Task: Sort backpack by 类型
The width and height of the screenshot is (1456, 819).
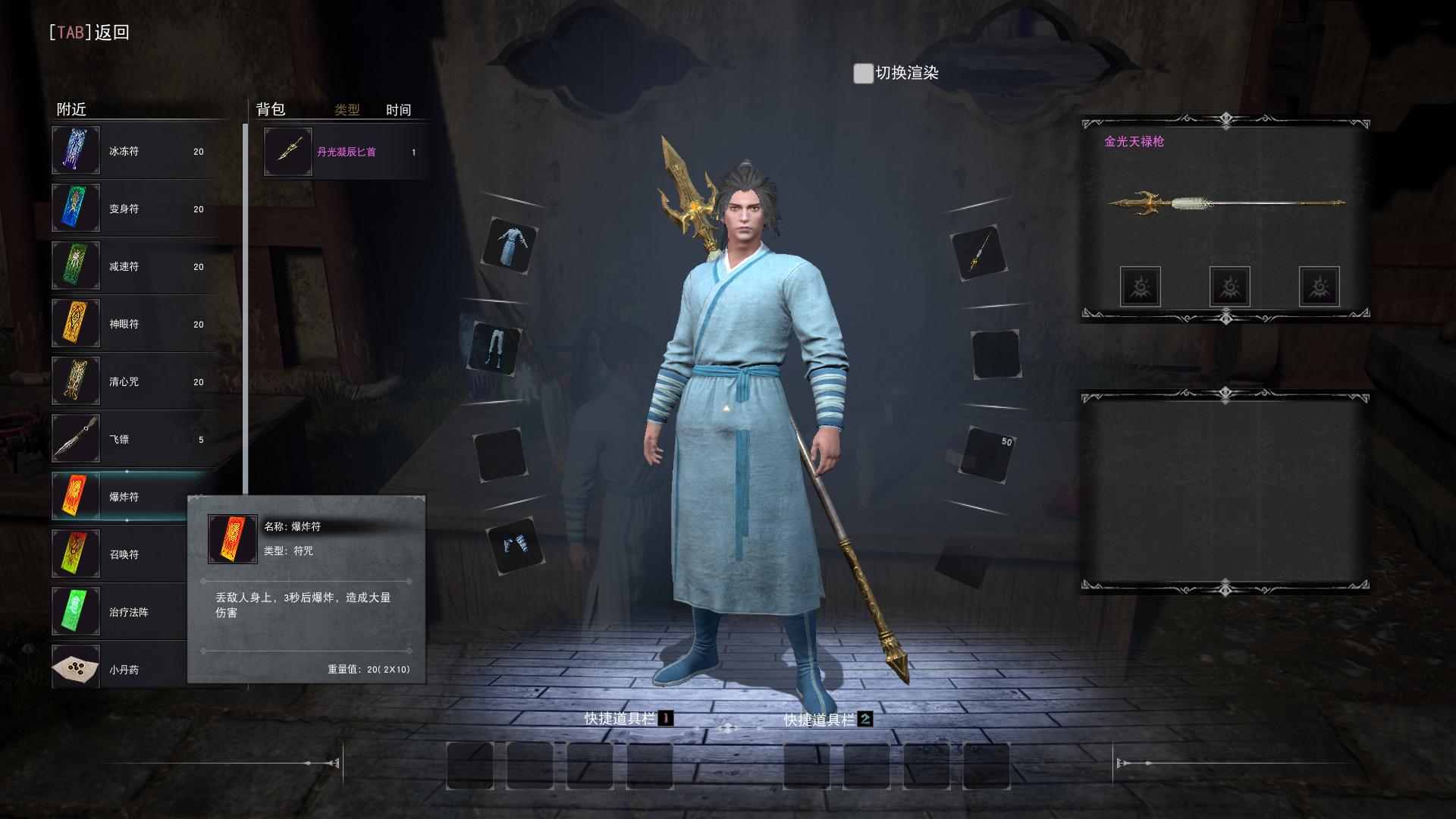Action: (x=347, y=110)
